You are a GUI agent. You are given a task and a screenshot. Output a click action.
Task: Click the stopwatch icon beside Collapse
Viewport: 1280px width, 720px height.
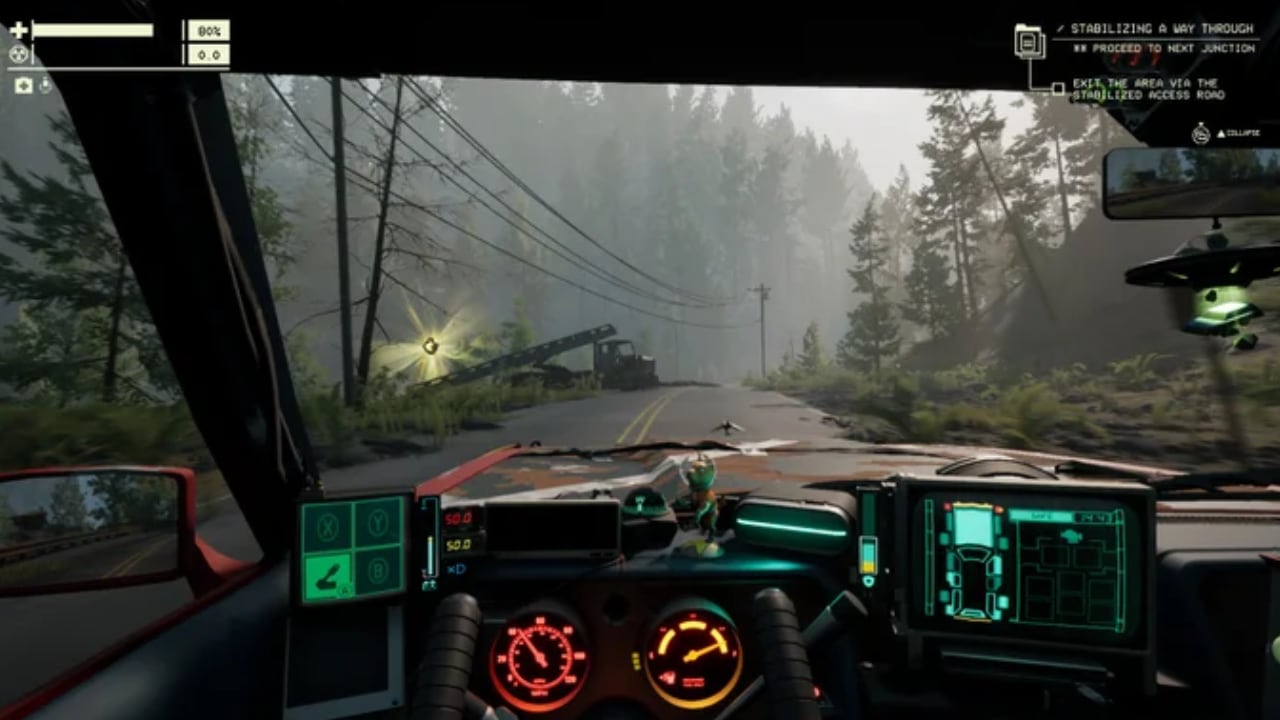pyautogui.click(x=1201, y=132)
